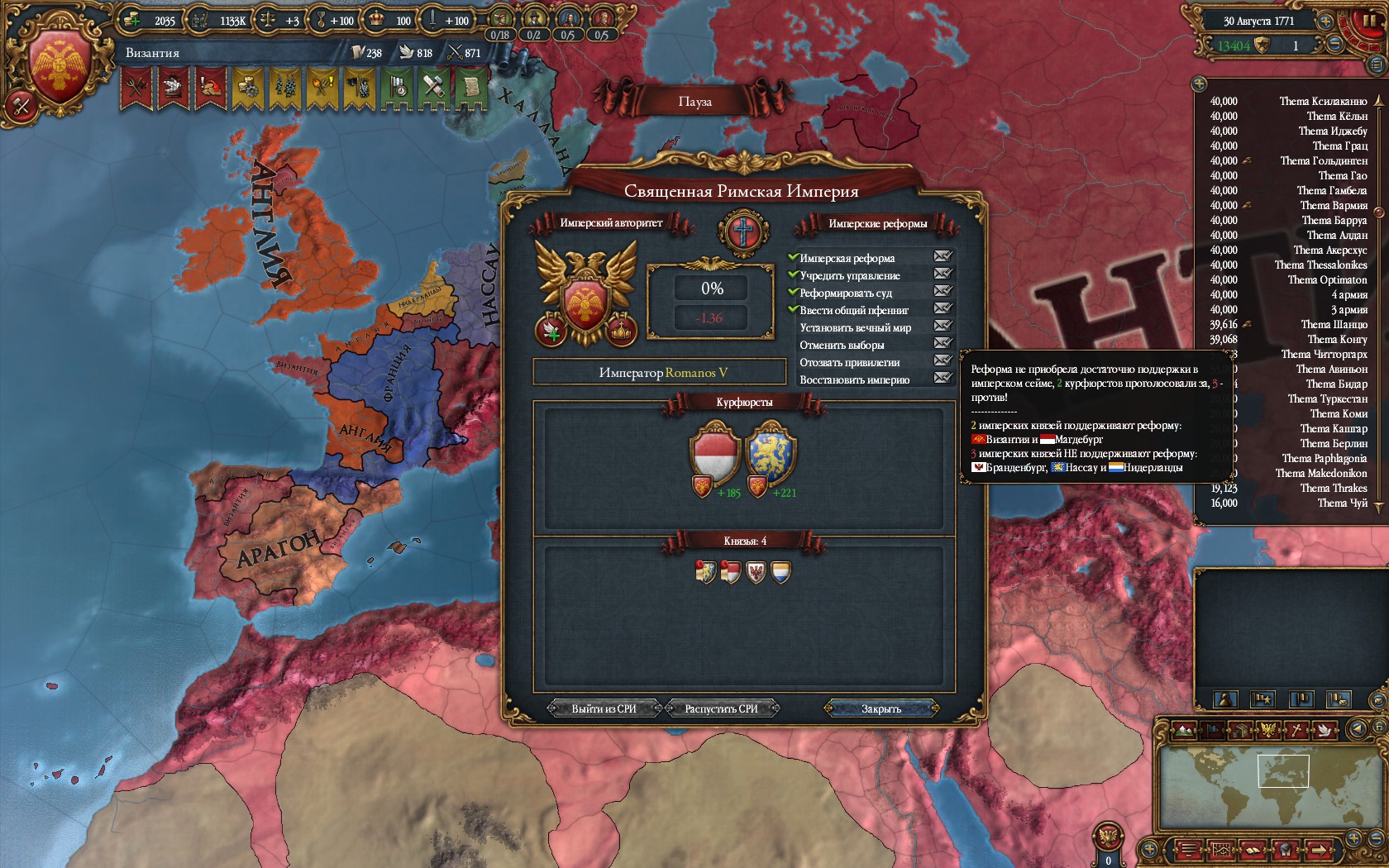Click the date display 30 Августа 1771
The width and height of the screenshot is (1389, 868).
click(1258, 21)
